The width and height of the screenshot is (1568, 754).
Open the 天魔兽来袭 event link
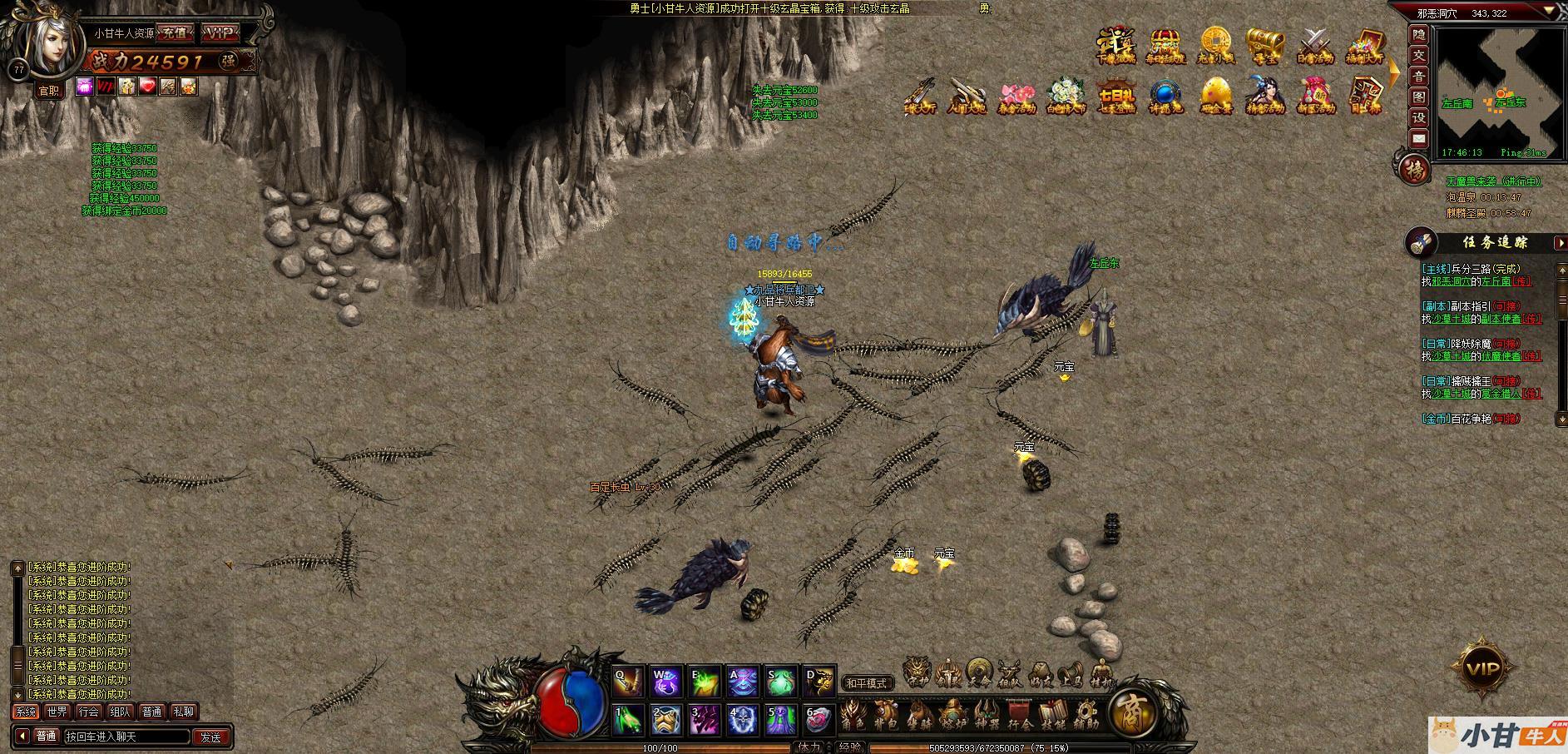point(1493,181)
